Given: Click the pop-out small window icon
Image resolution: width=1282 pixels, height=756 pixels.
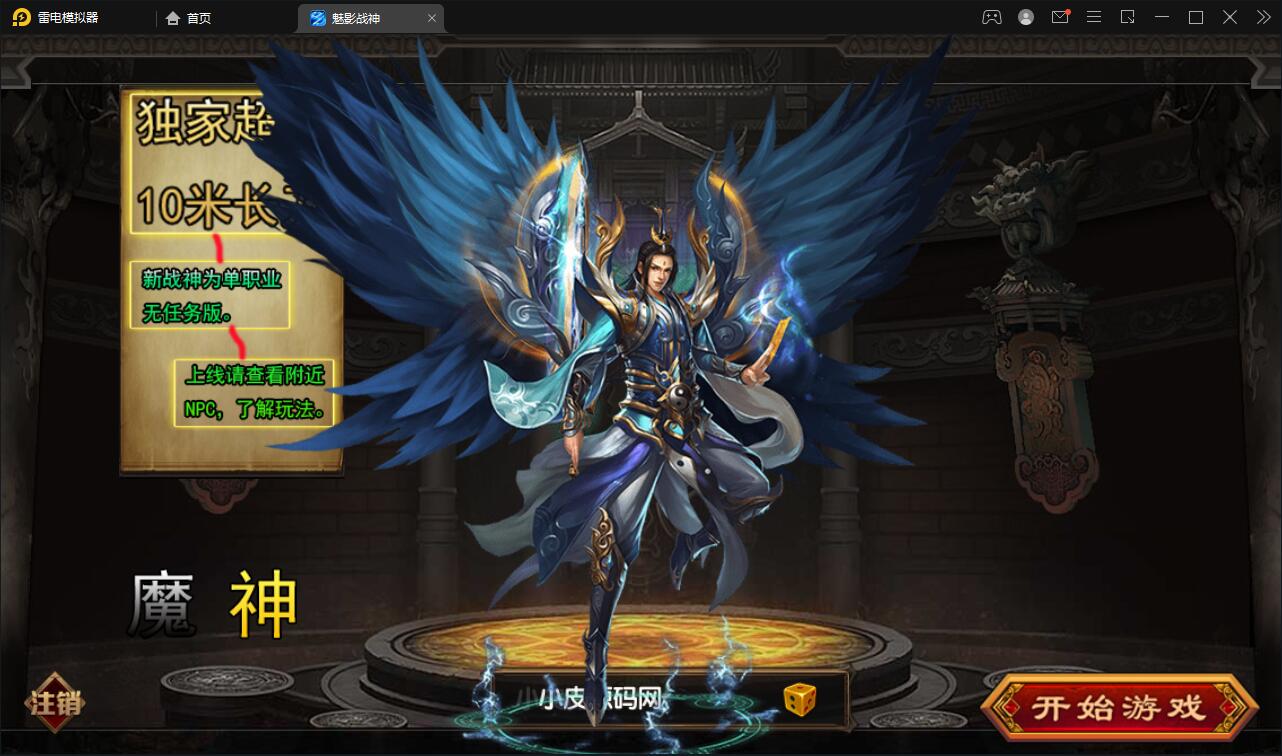Looking at the screenshot, I should 1127,17.
